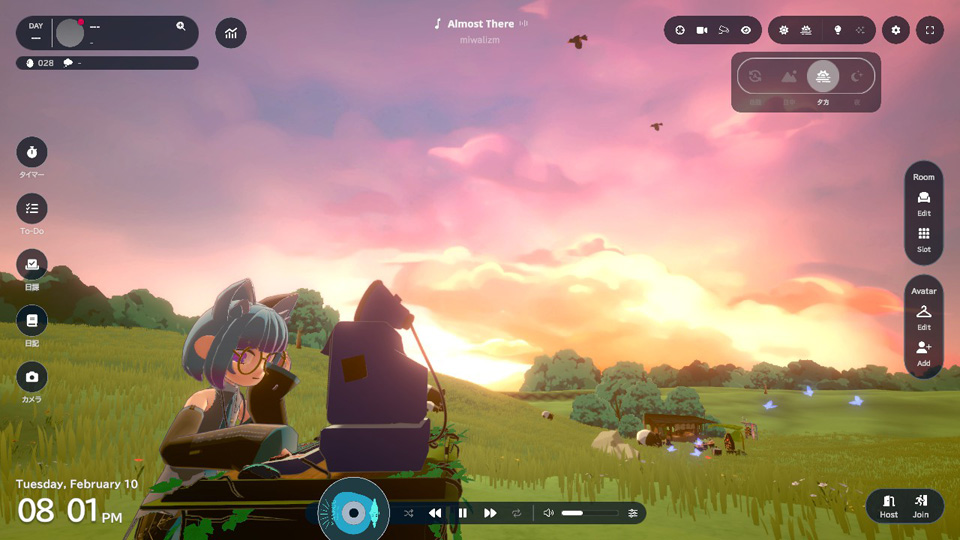Skip to the next track
Image resolution: width=960 pixels, height=540 pixels.
[490, 513]
